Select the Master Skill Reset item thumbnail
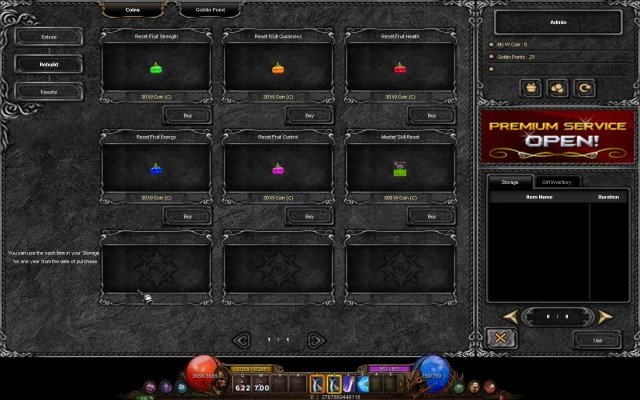The height and width of the screenshot is (400, 640). (x=400, y=169)
